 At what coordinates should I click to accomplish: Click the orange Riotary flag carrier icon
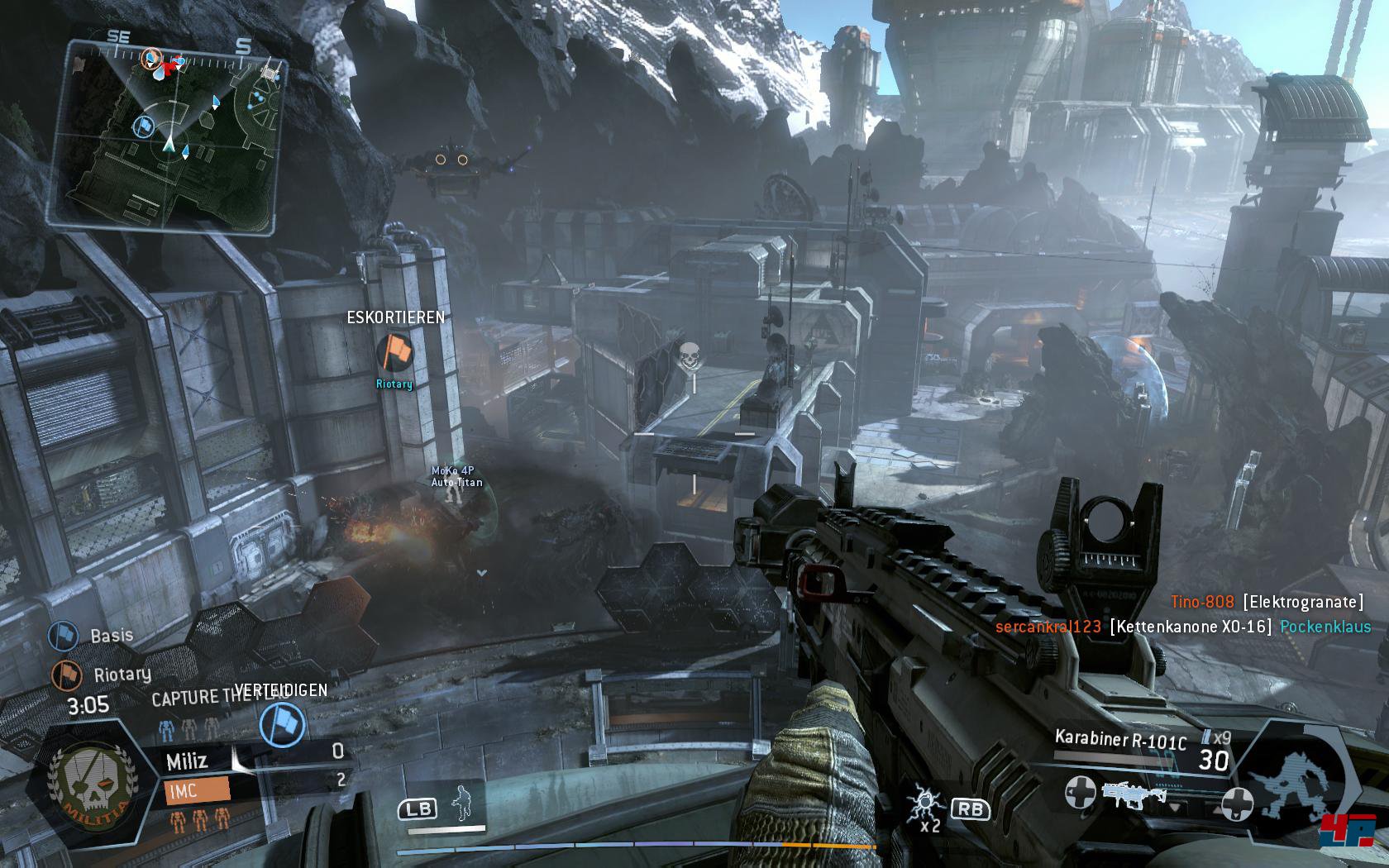click(x=66, y=675)
